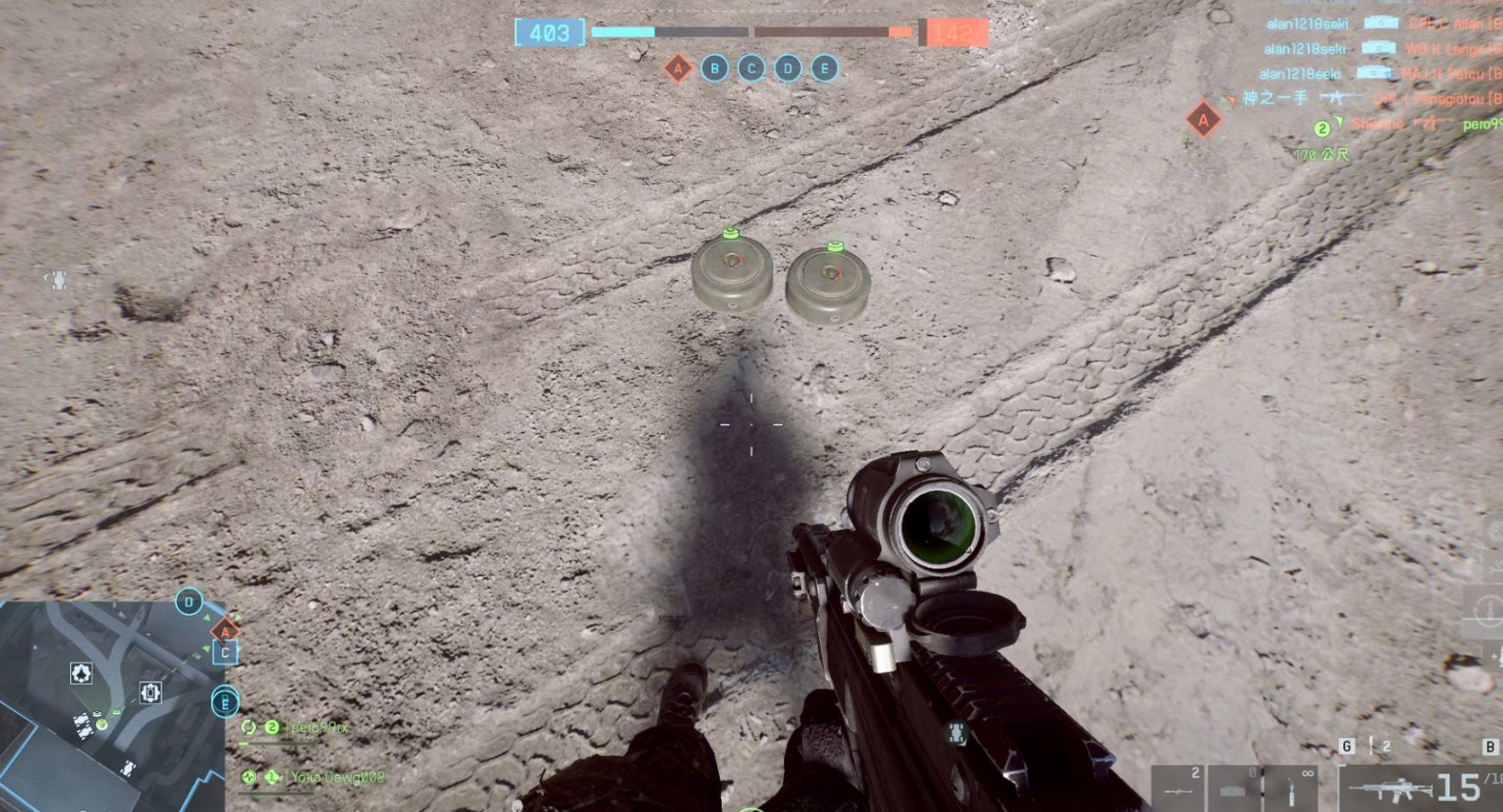Select objective E in the top capture bar
This screenshot has width=1503, height=812.
pos(825,68)
